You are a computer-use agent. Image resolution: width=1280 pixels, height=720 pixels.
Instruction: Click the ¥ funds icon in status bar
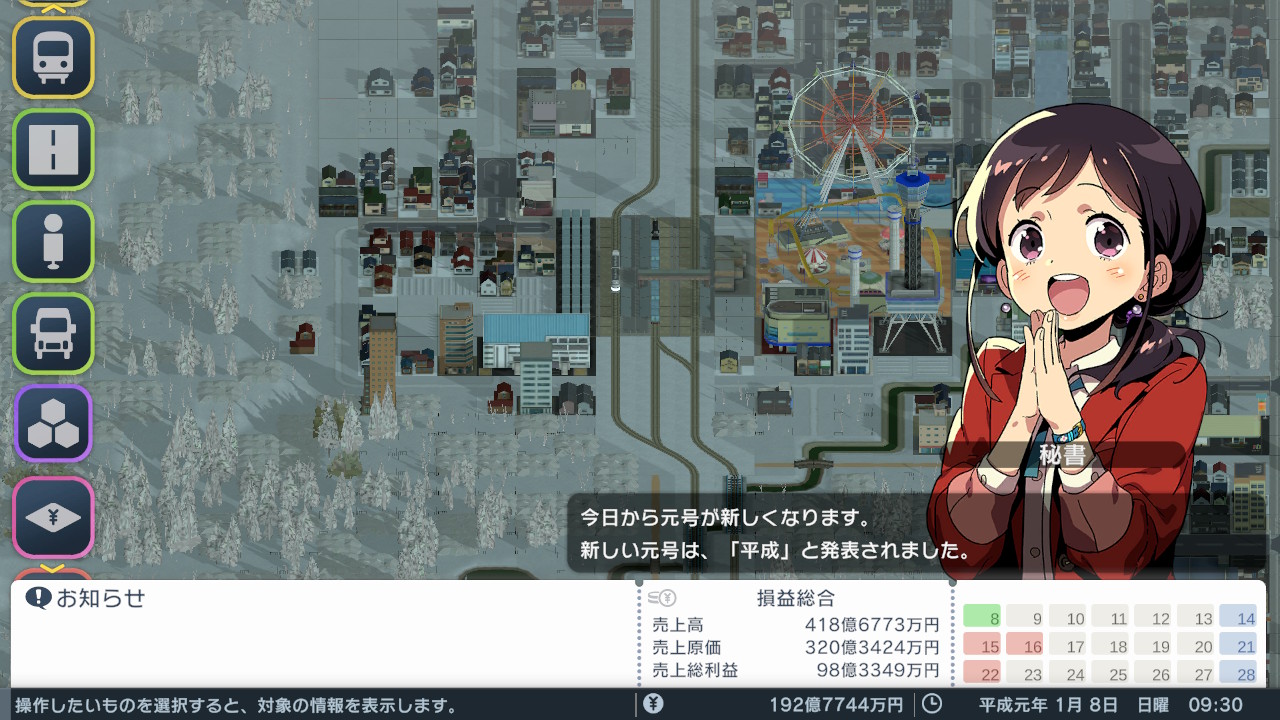pyautogui.click(x=651, y=703)
